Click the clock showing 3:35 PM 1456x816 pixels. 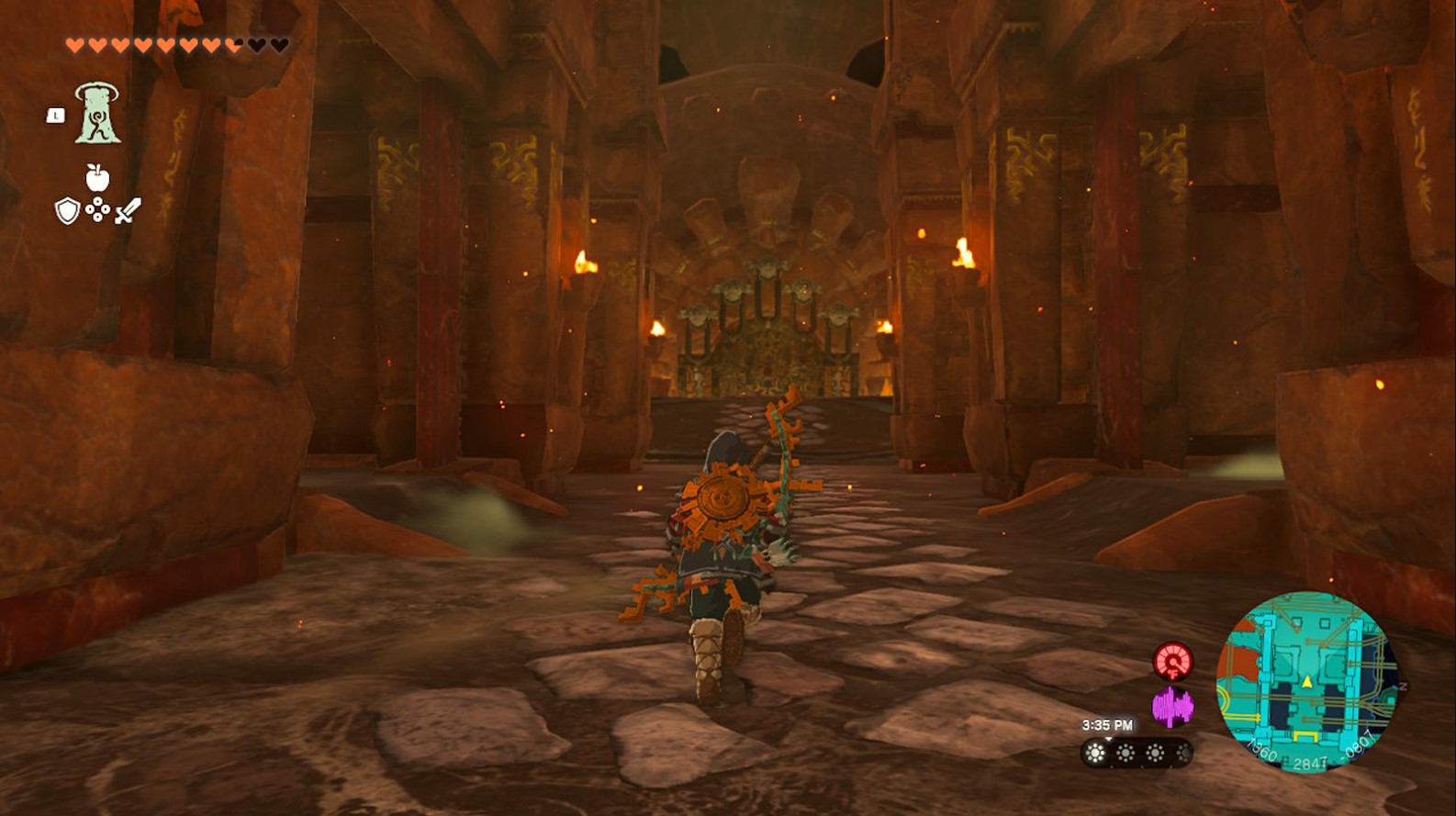pos(1107,725)
